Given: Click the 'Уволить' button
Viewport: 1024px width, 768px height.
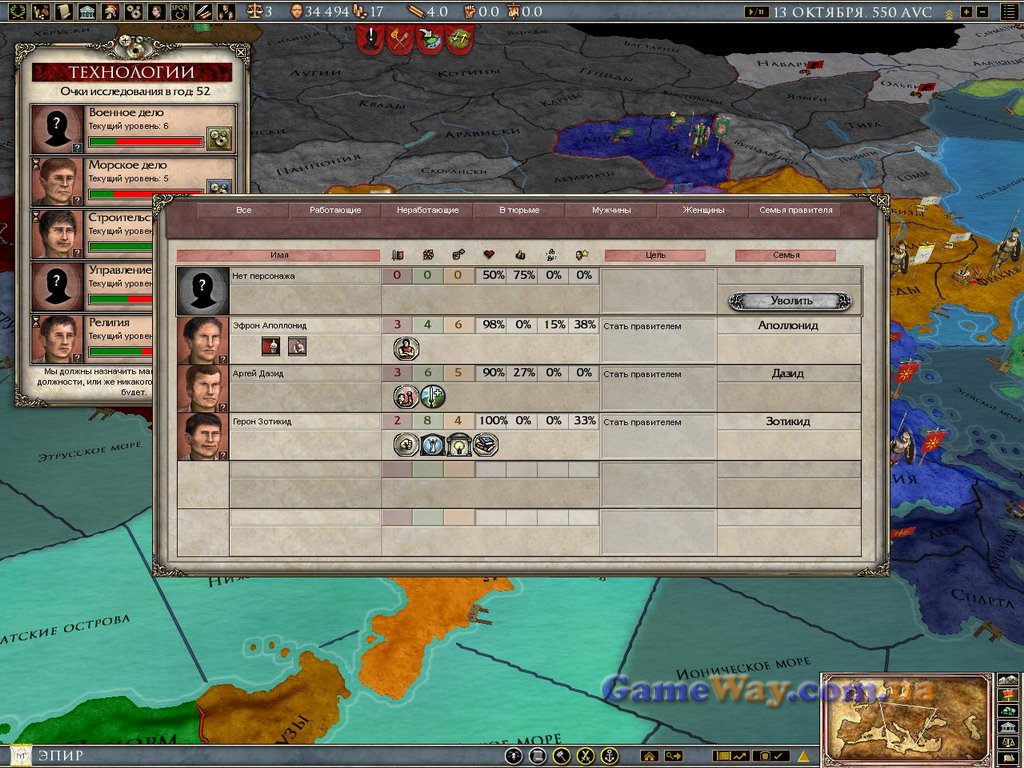Looking at the screenshot, I should pos(790,300).
